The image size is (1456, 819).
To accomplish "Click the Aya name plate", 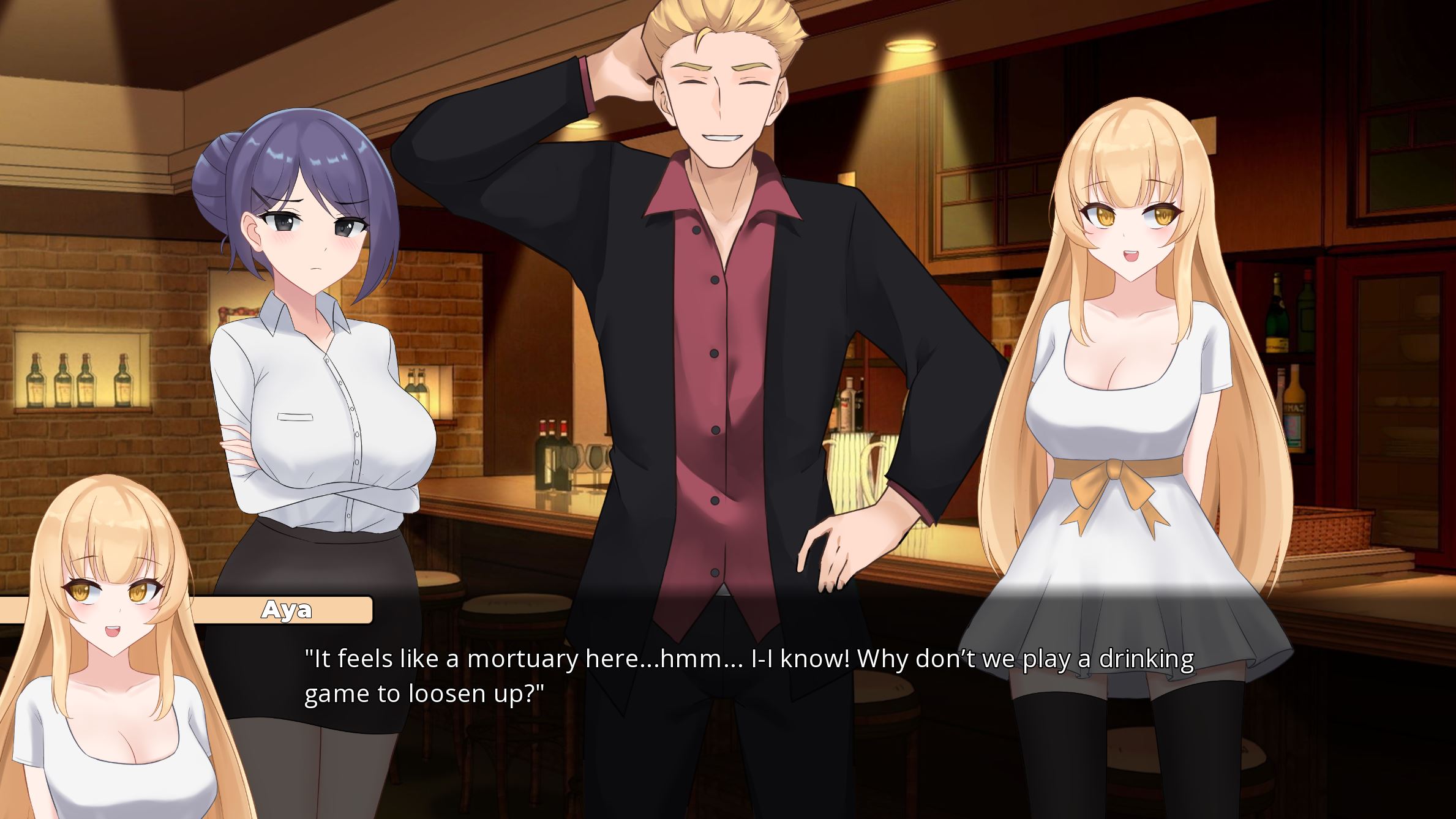I will click(287, 609).
